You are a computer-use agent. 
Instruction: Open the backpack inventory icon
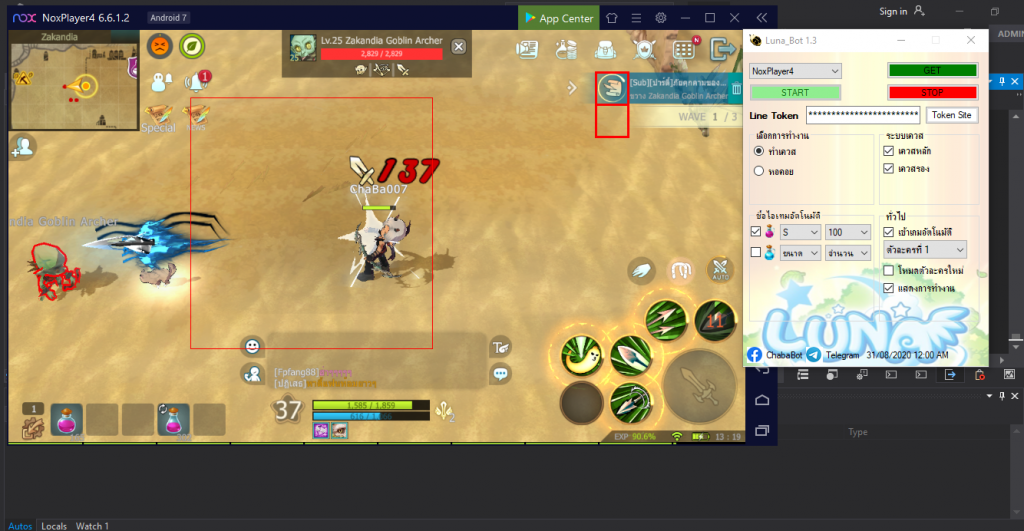pyautogui.click(x=605, y=49)
